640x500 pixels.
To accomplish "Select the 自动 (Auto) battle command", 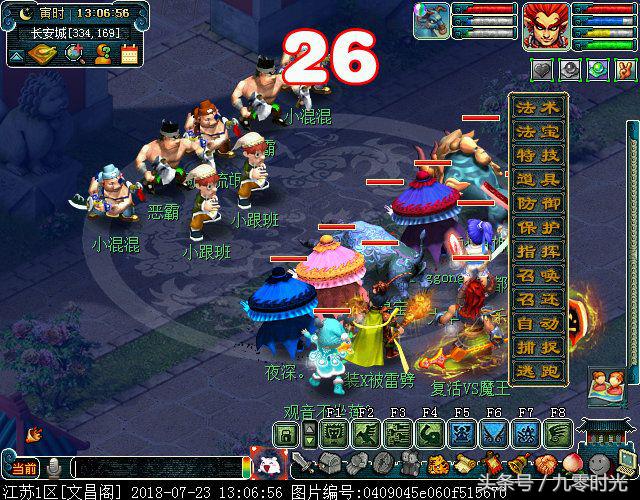I will [x=538, y=323].
